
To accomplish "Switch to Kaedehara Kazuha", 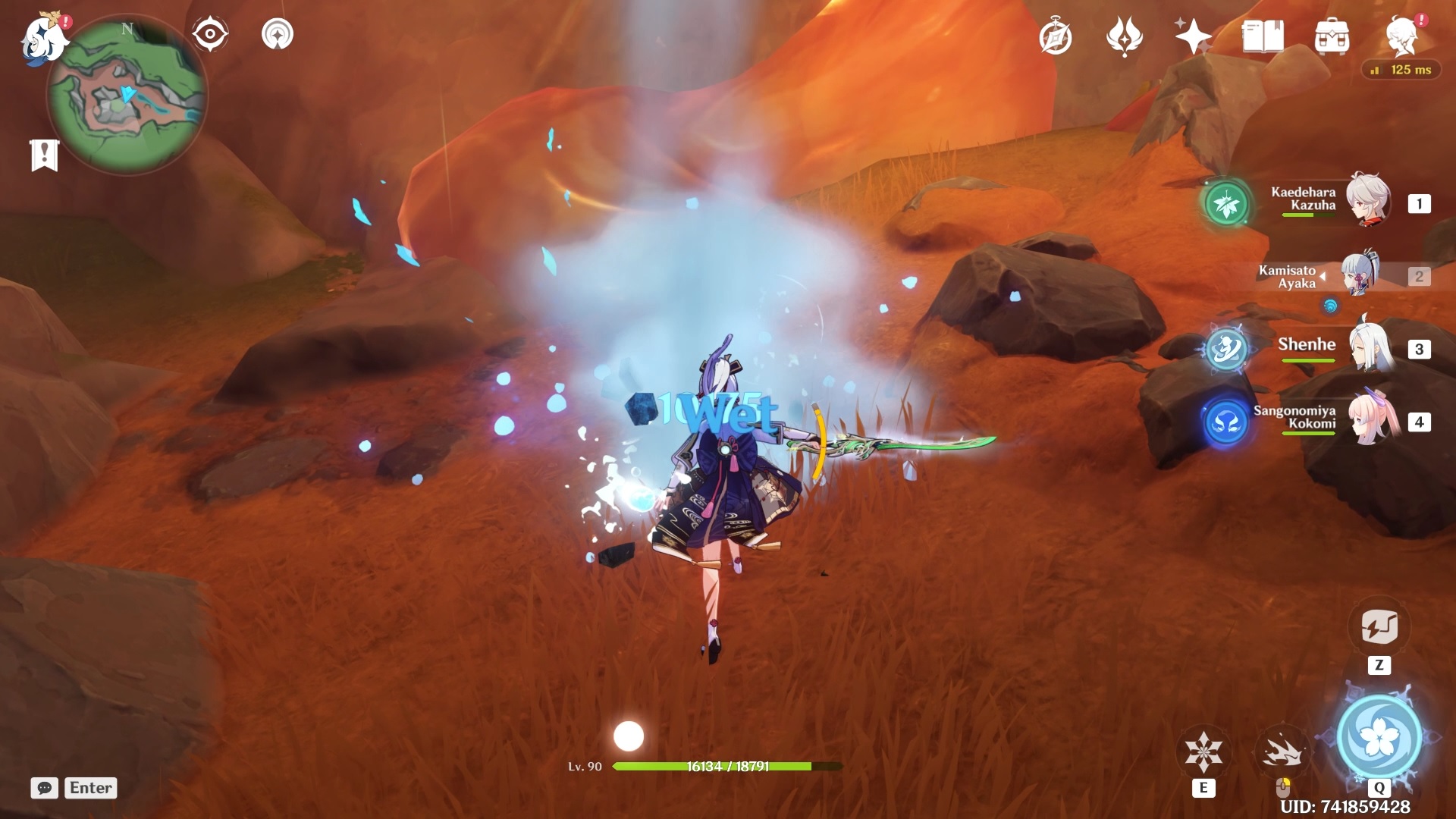I will click(1369, 201).
